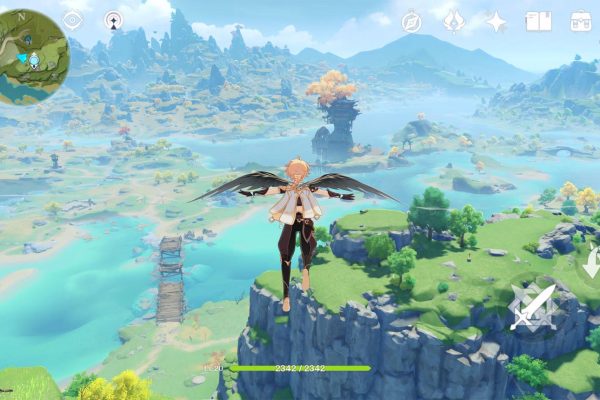The image size is (600, 400).
Task: Open the backpack inventory
Action: [x=581, y=21]
